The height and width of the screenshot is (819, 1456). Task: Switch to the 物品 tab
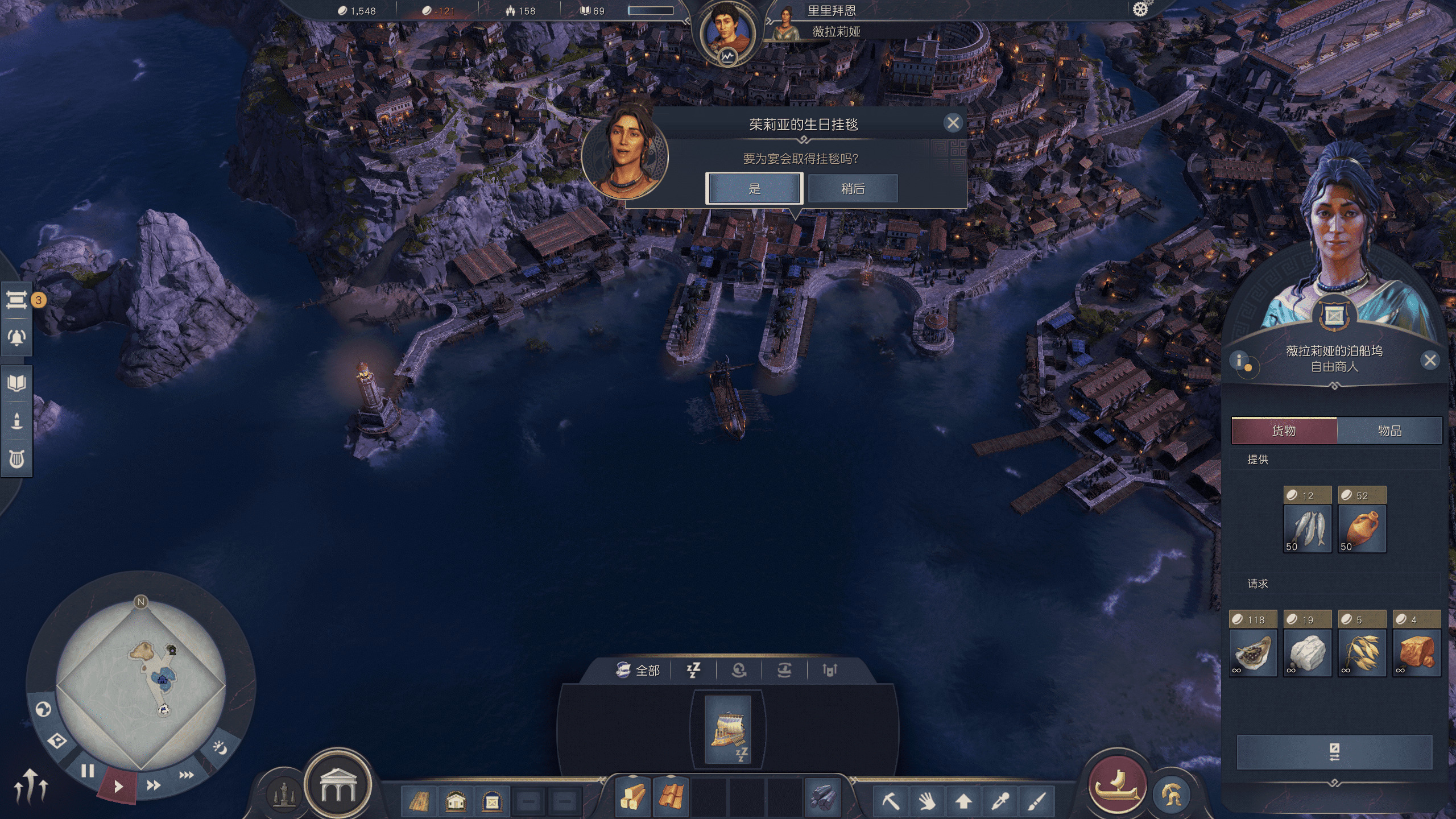tap(1389, 431)
